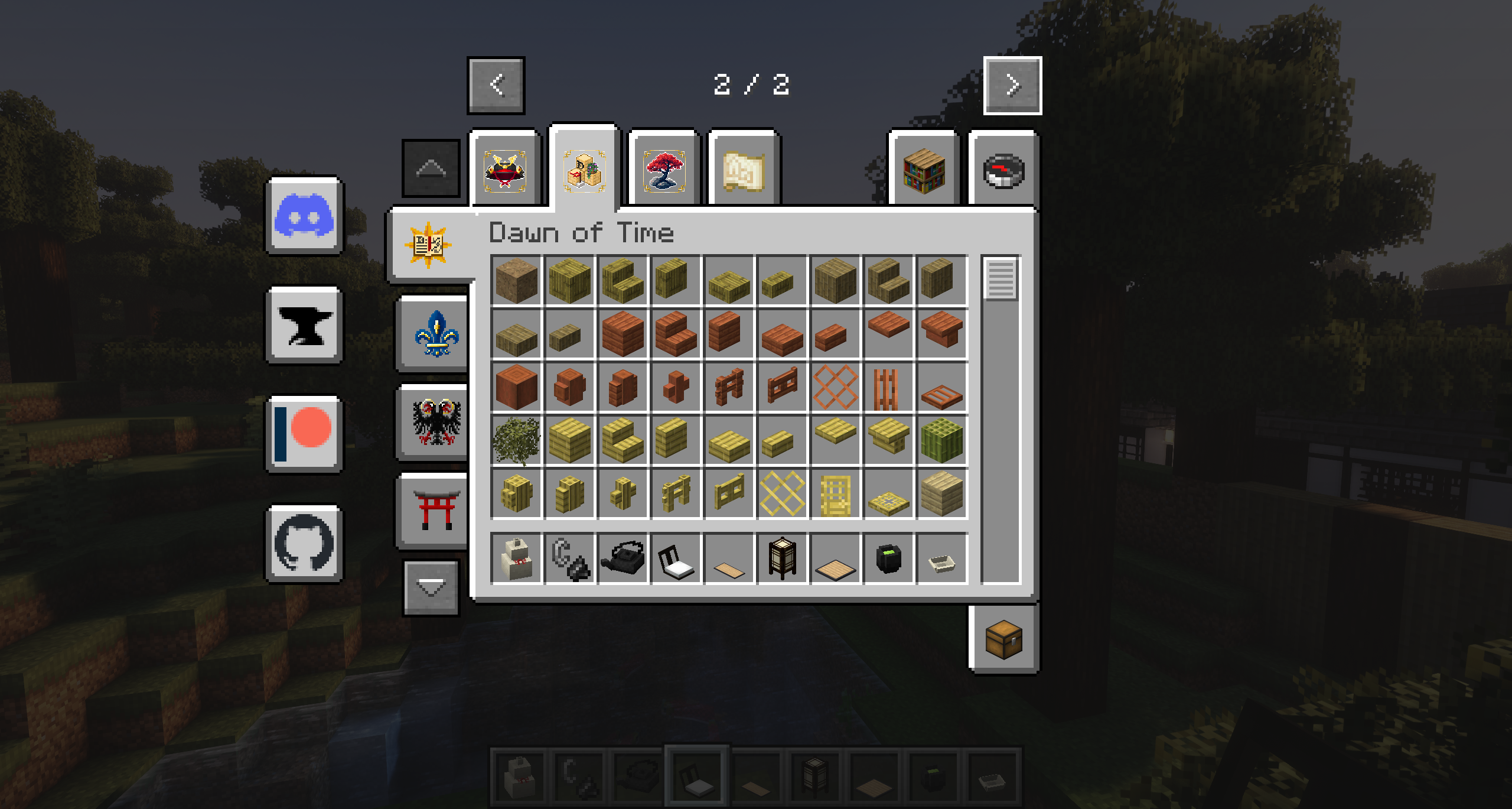This screenshot has height=809, width=1512.
Task: Grab the black cast iron teapot item
Action: (623, 558)
